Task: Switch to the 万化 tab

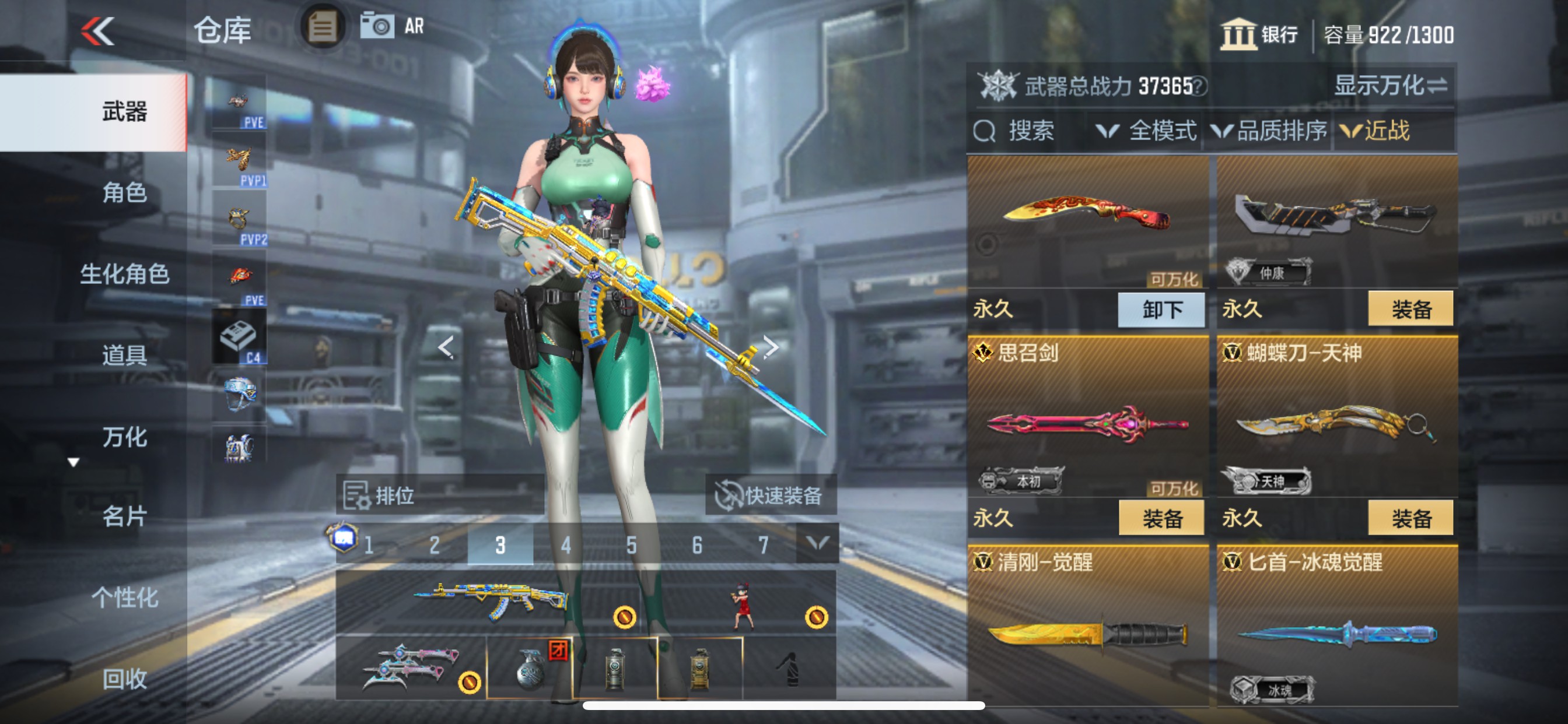Action: 125,437
